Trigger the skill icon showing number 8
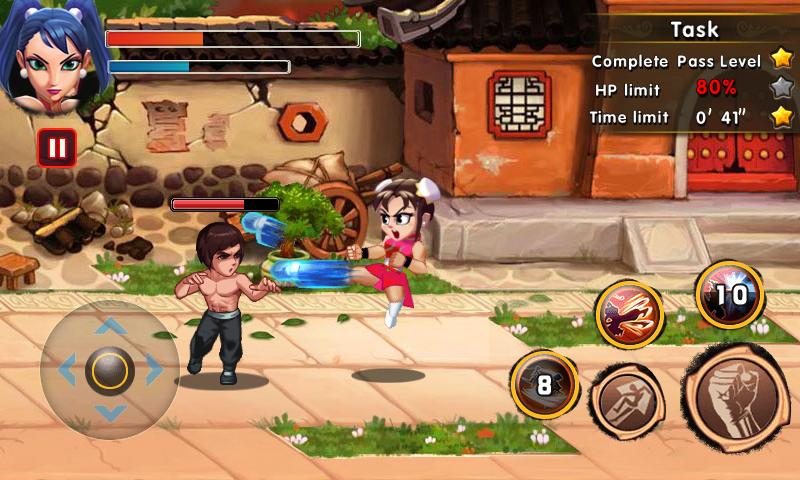Viewport: 800px width, 480px height. (x=545, y=384)
